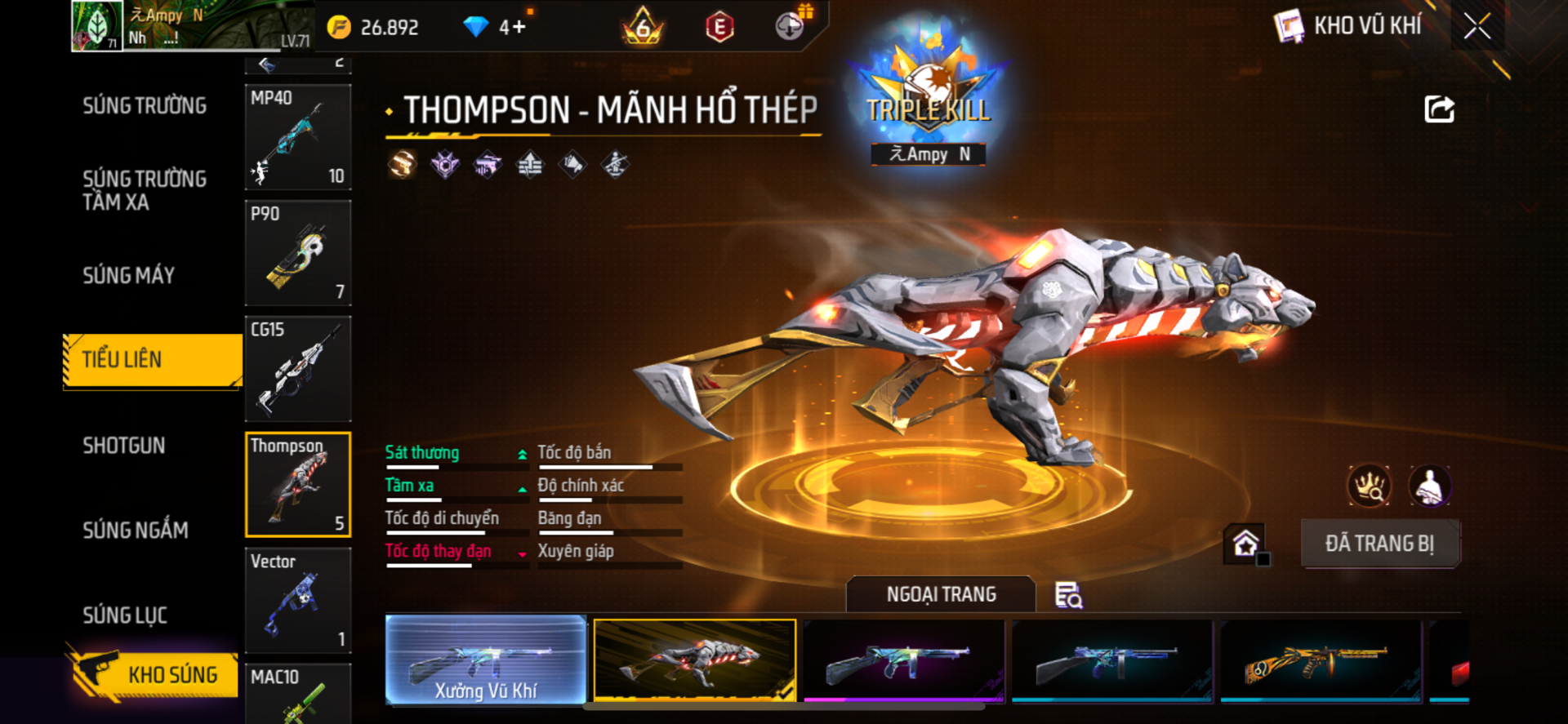Close the weapon vault screen

(x=1477, y=26)
